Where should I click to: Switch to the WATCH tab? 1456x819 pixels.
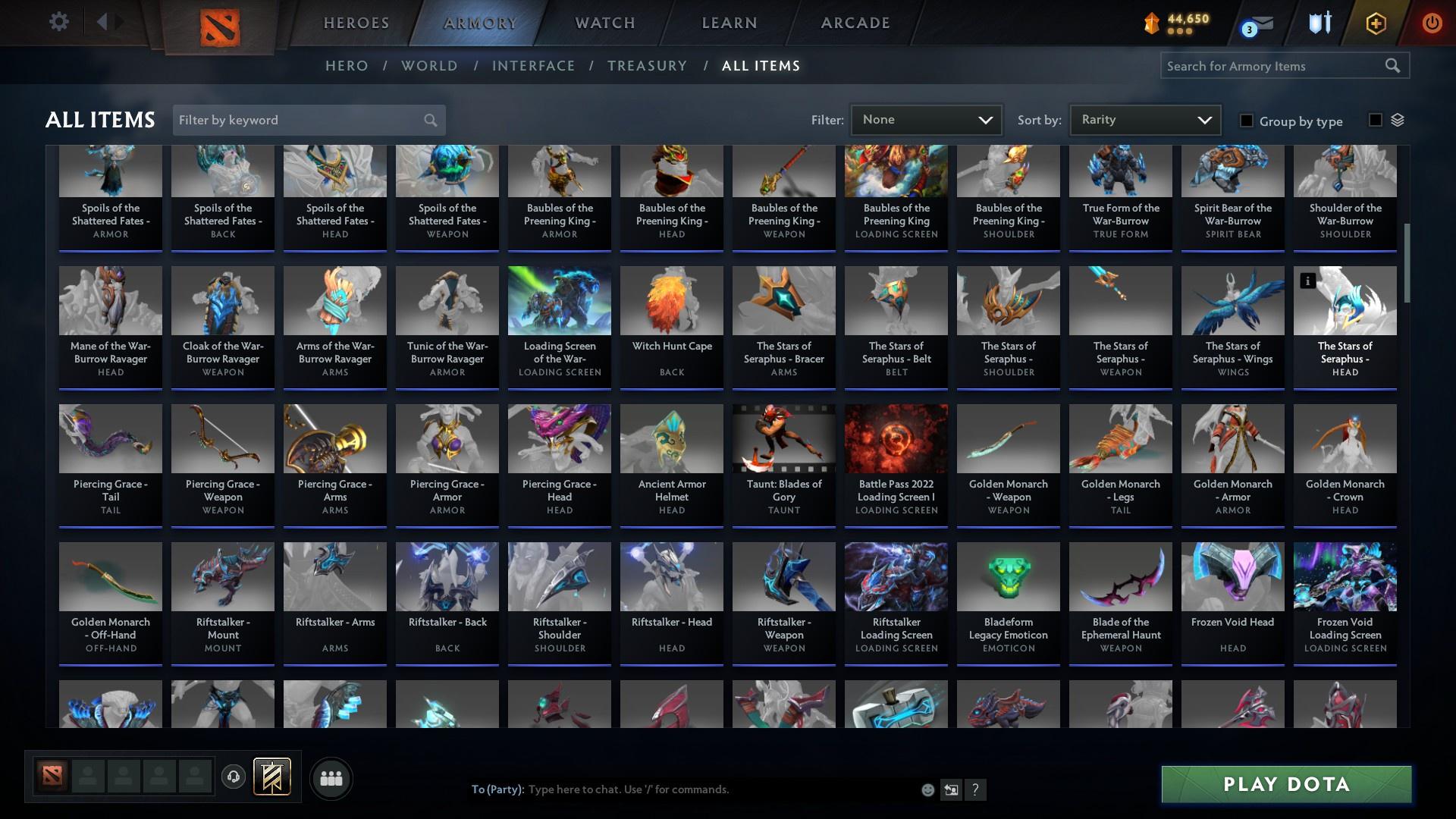click(x=604, y=23)
